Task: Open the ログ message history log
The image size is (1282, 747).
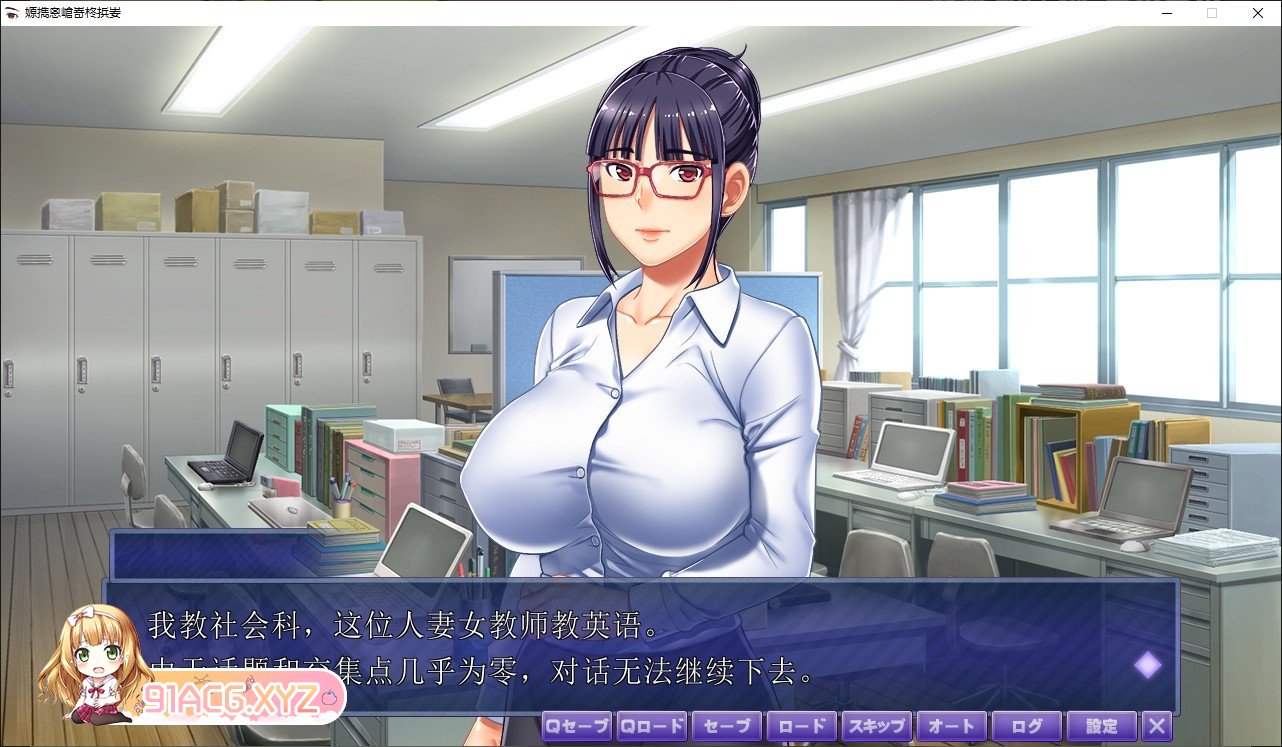Action: 1026,726
